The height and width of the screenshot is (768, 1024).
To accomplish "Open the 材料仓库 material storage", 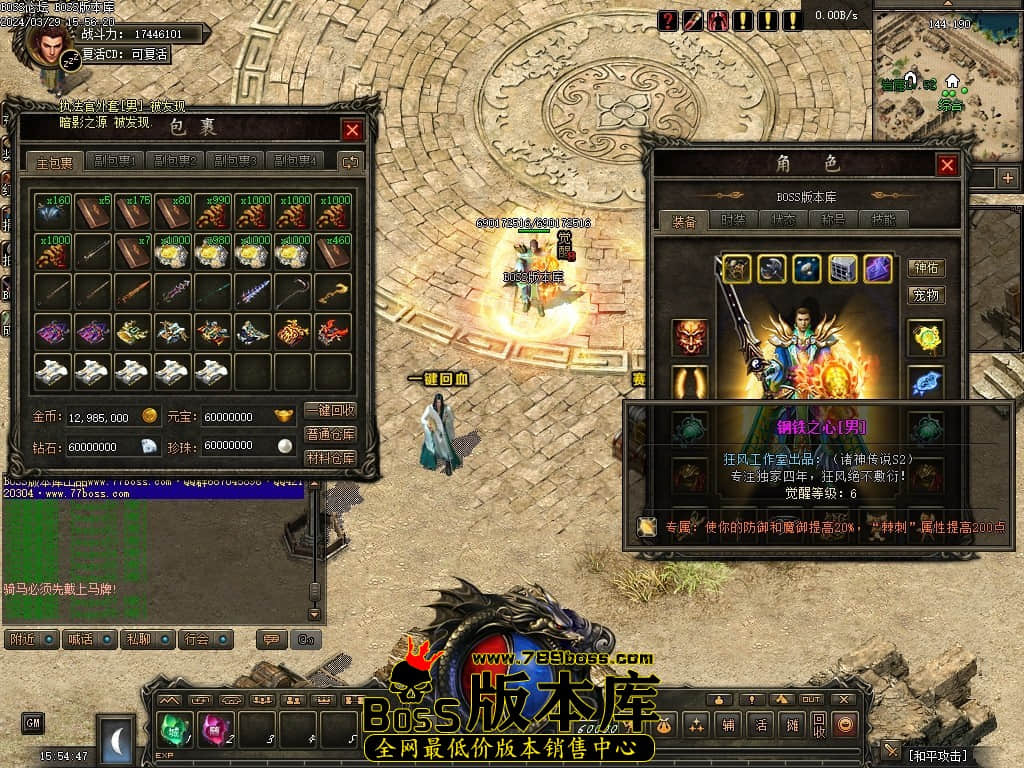I will 330,457.
